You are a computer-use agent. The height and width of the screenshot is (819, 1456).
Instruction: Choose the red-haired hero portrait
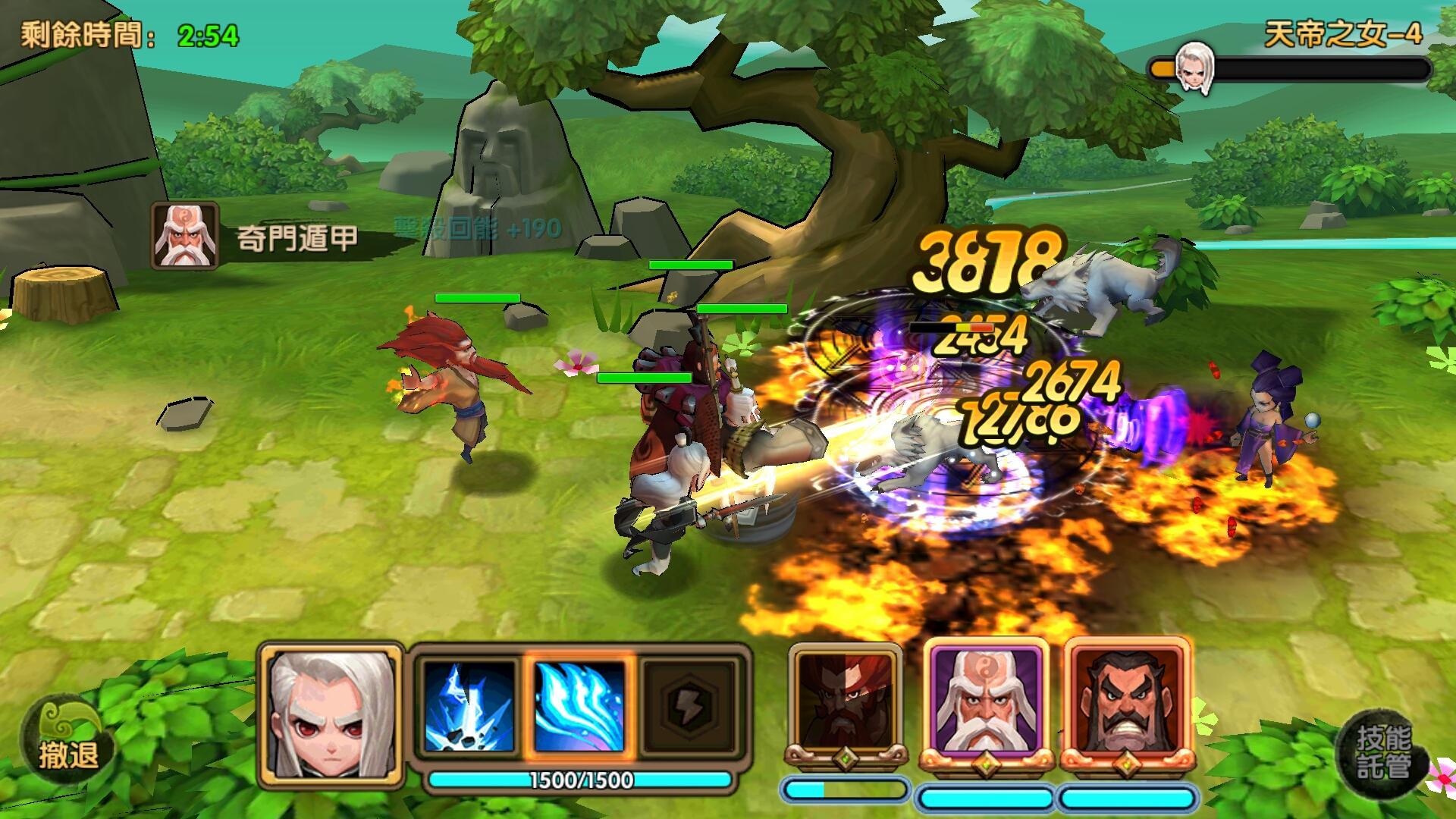pyautogui.click(x=846, y=703)
